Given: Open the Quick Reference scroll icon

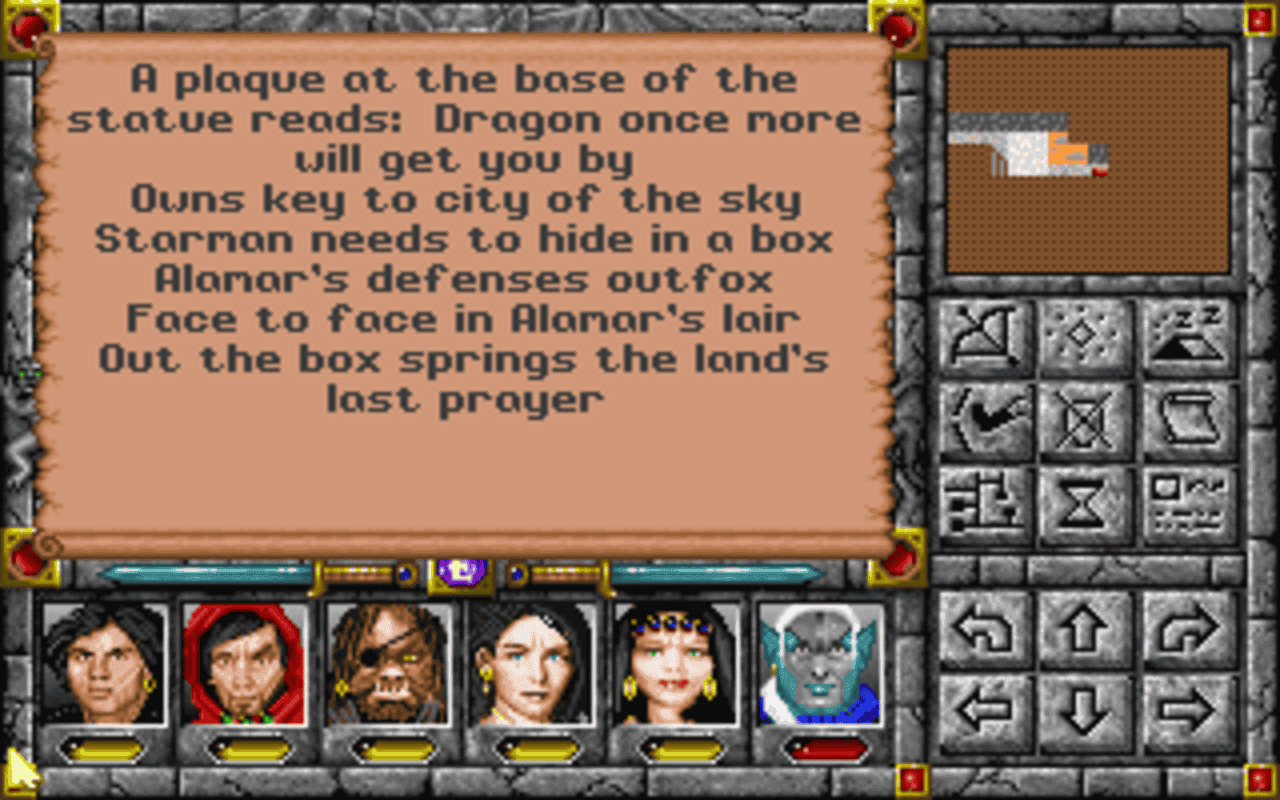Looking at the screenshot, I should [x=1188, y=418].
